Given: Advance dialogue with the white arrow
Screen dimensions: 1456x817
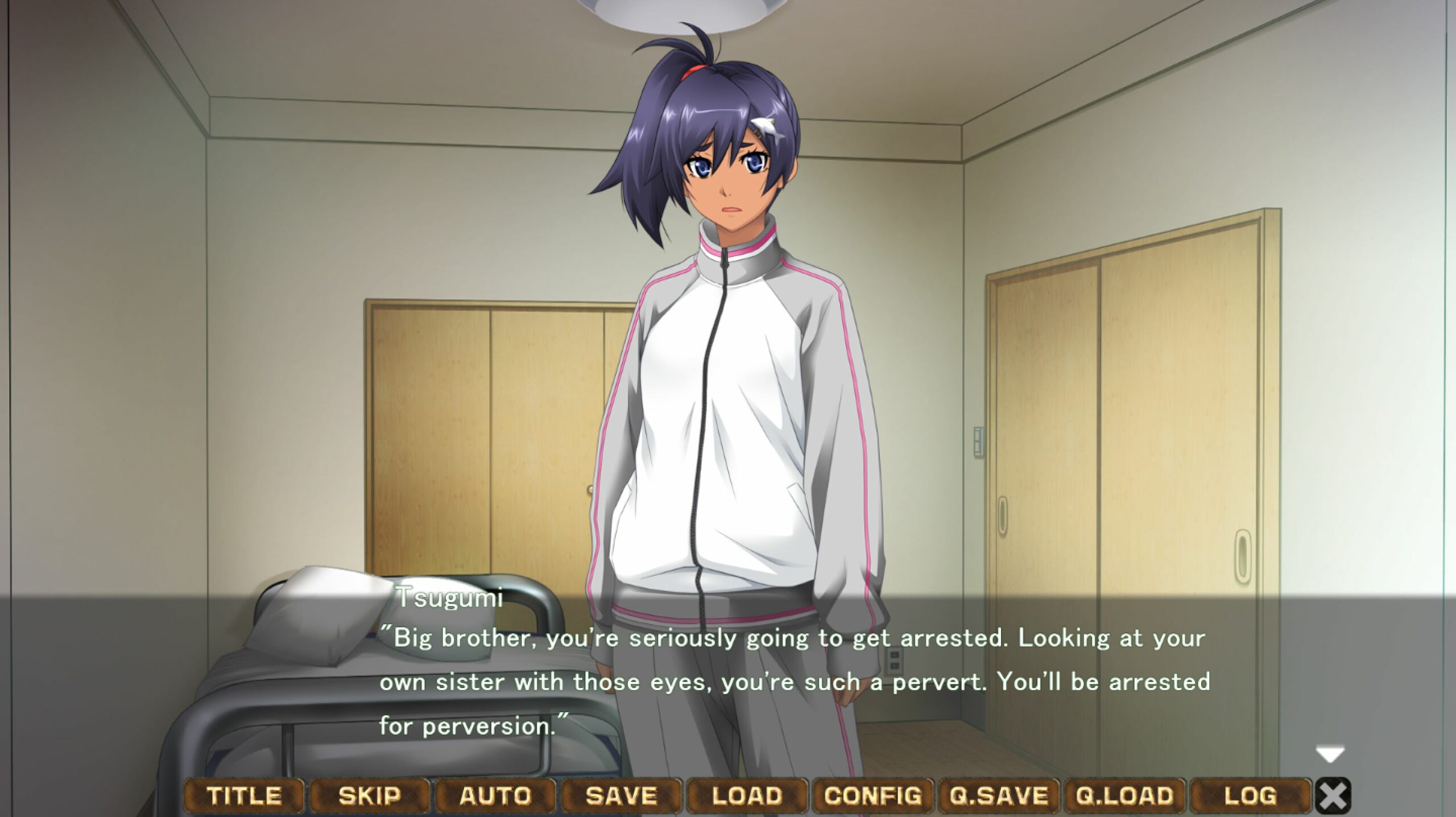Looking at the screenshot, I should tap(1330, 755).
